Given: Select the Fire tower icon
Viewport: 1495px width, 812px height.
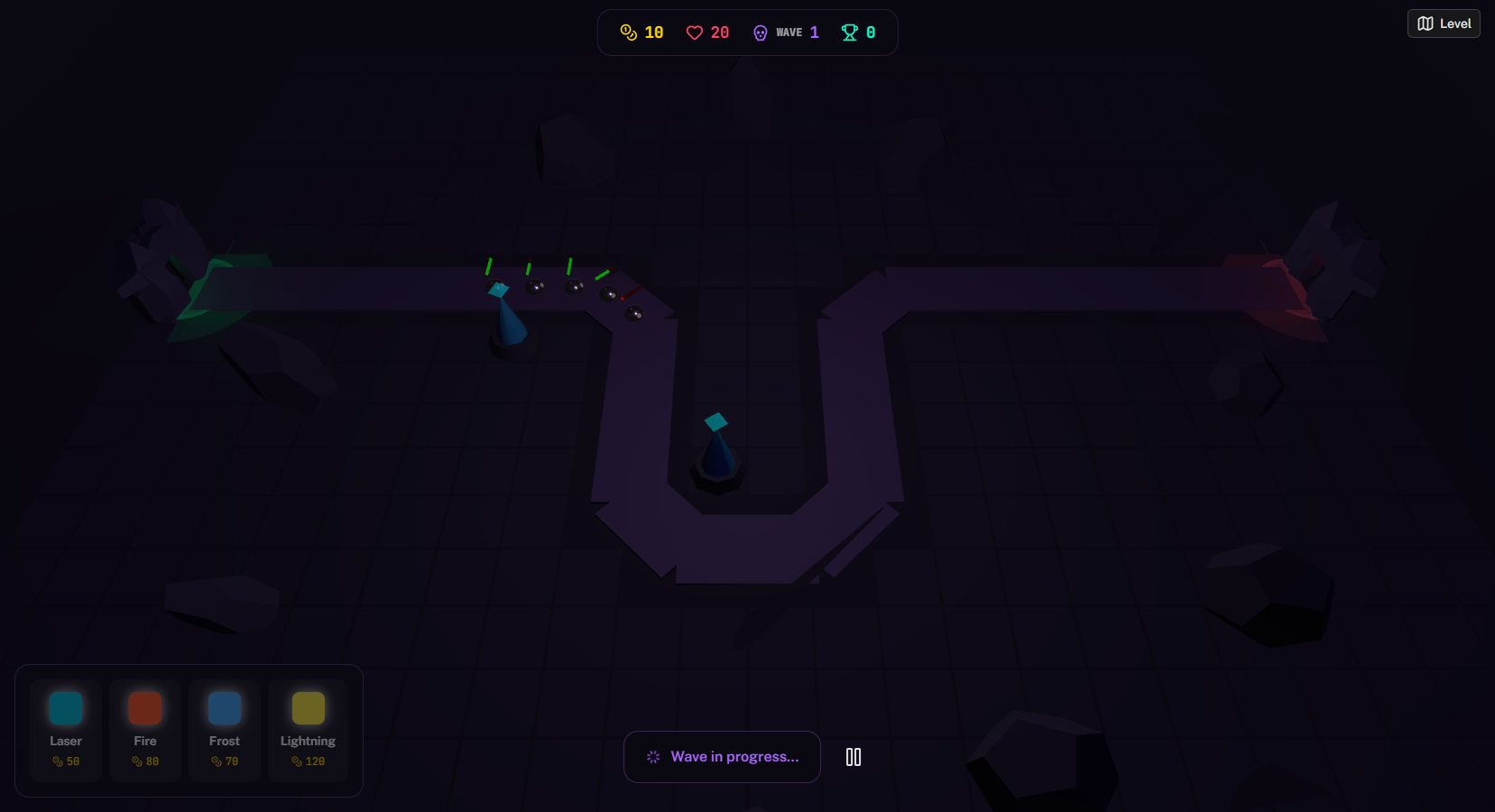Looking at the screenshot, I should tap(144, 708).
